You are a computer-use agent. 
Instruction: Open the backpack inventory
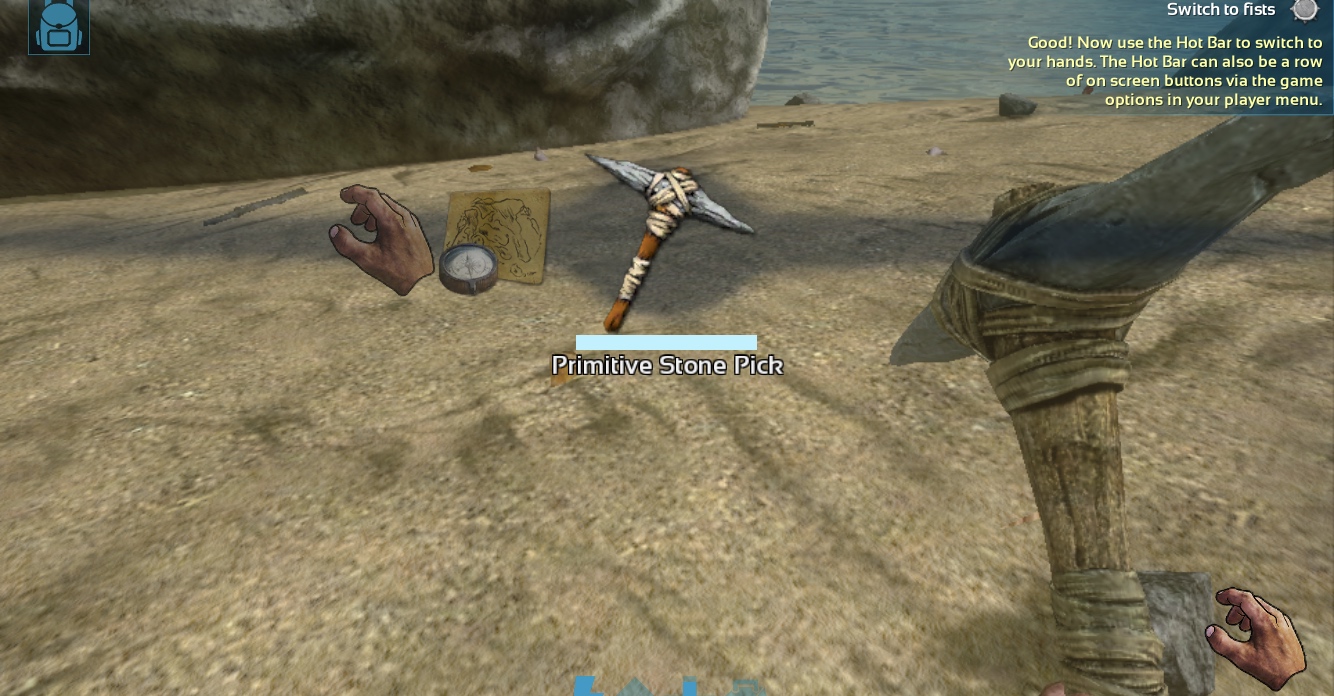59,26
